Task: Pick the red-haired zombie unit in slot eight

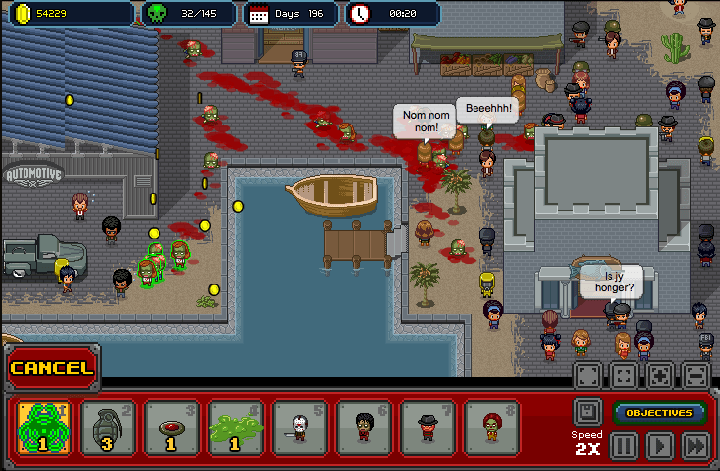Action: click(491, 427)
